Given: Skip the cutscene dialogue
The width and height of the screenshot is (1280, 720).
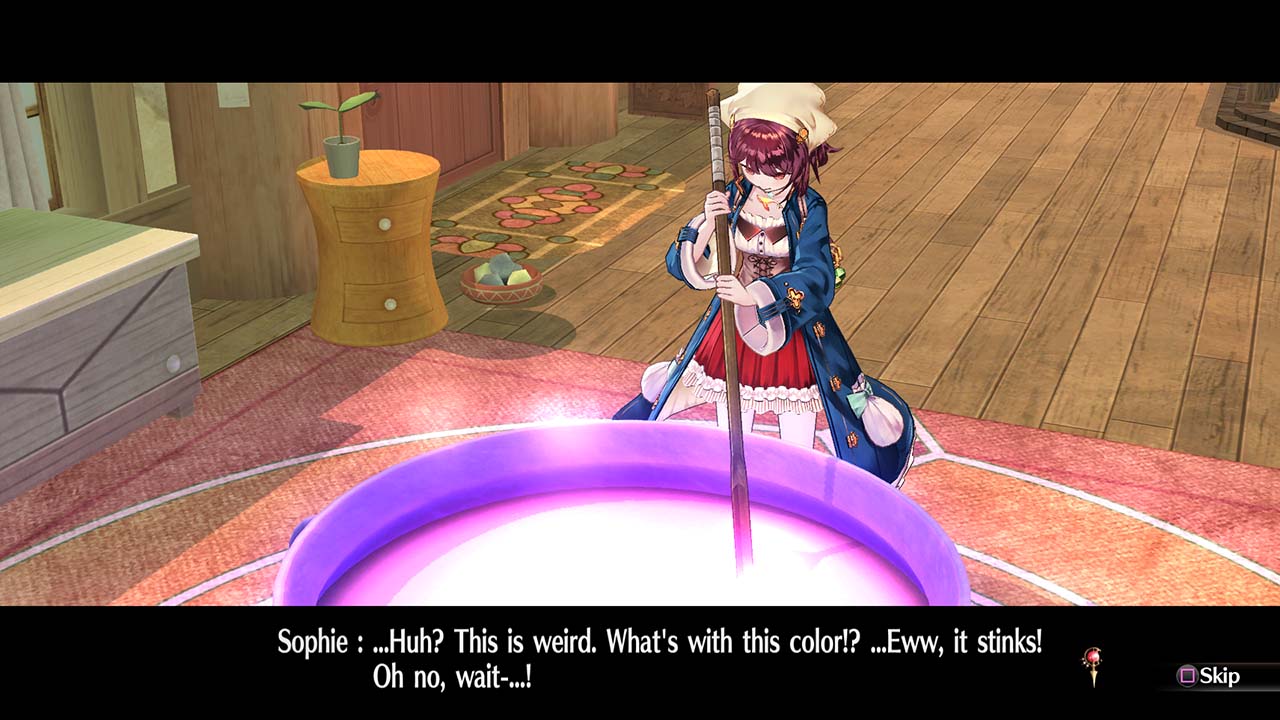Looking at the screenshot, I should 1209,676.
